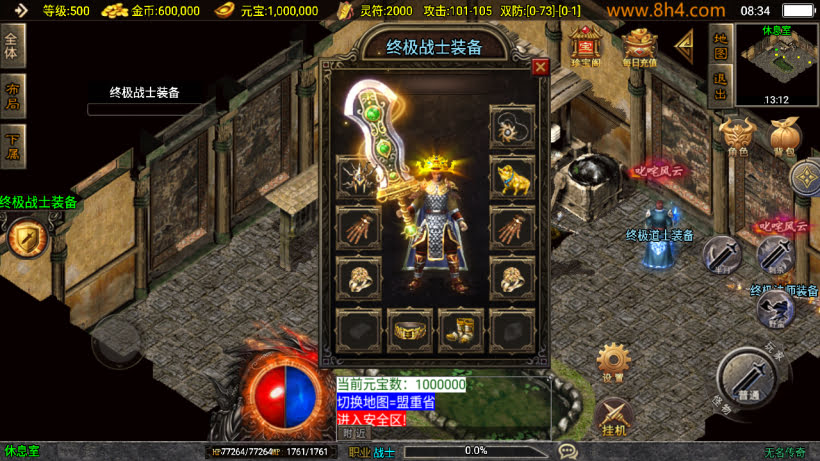Switch to the 全体 tab
The height and width of the screenshot is (461, 820).
(x=12, y=43)
